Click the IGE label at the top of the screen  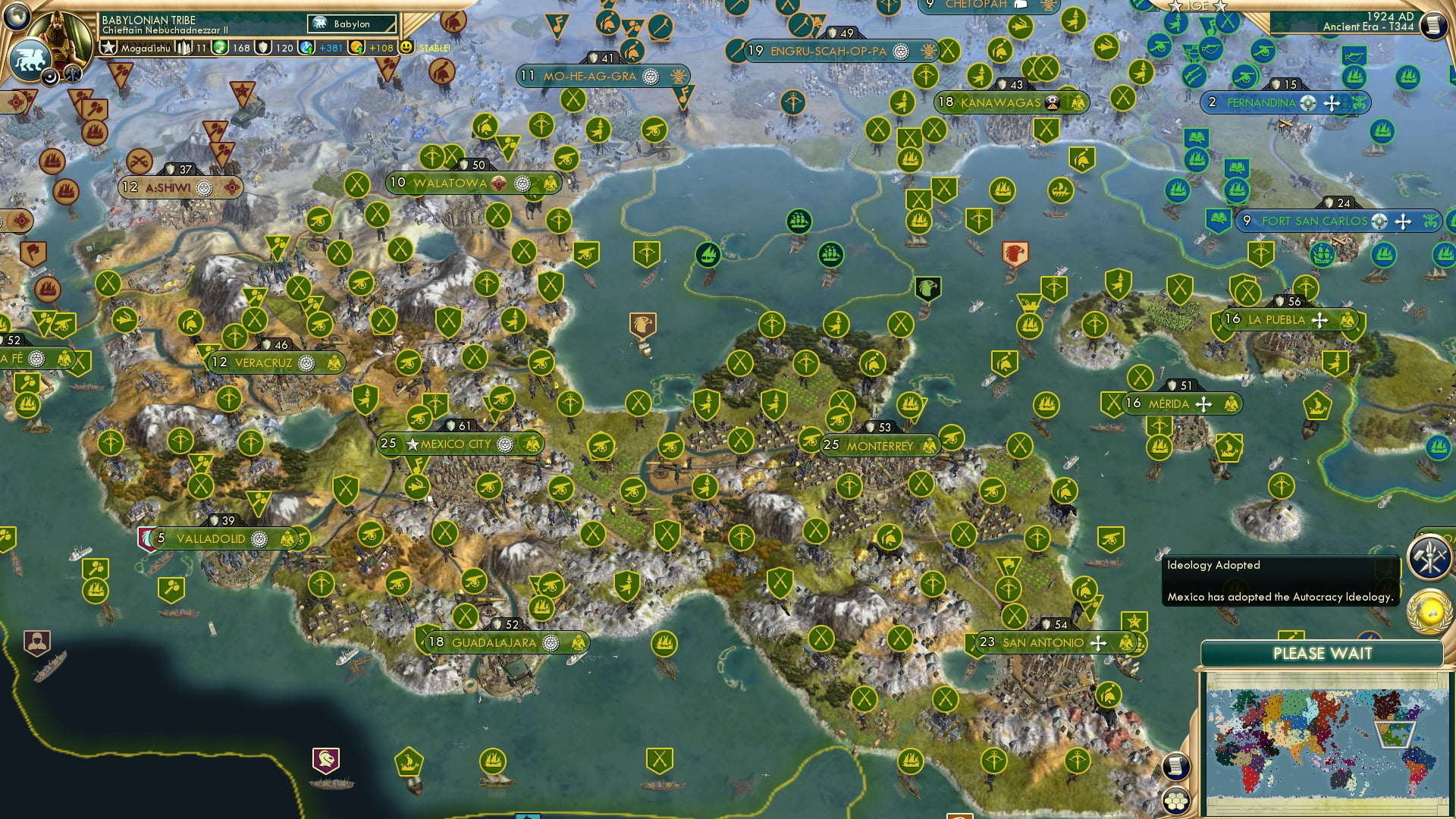(1197, 5)
